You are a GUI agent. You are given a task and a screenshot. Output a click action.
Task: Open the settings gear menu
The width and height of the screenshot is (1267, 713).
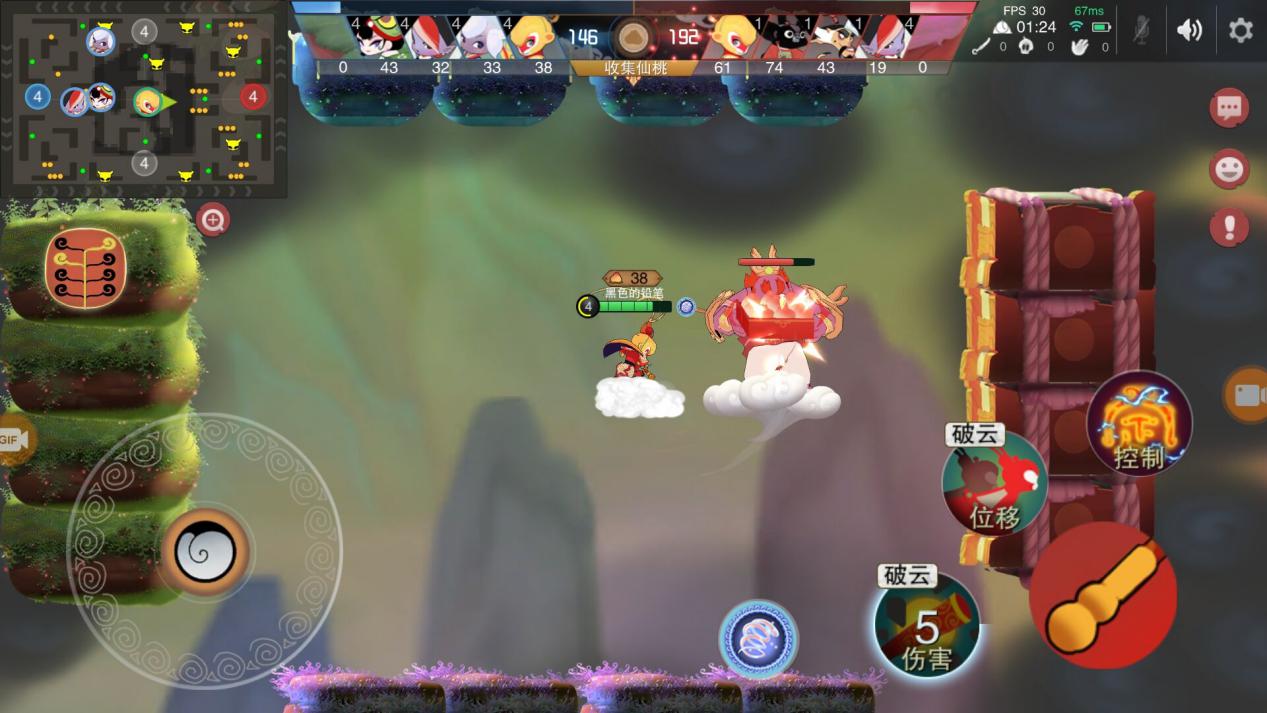tap(1240, 30)
